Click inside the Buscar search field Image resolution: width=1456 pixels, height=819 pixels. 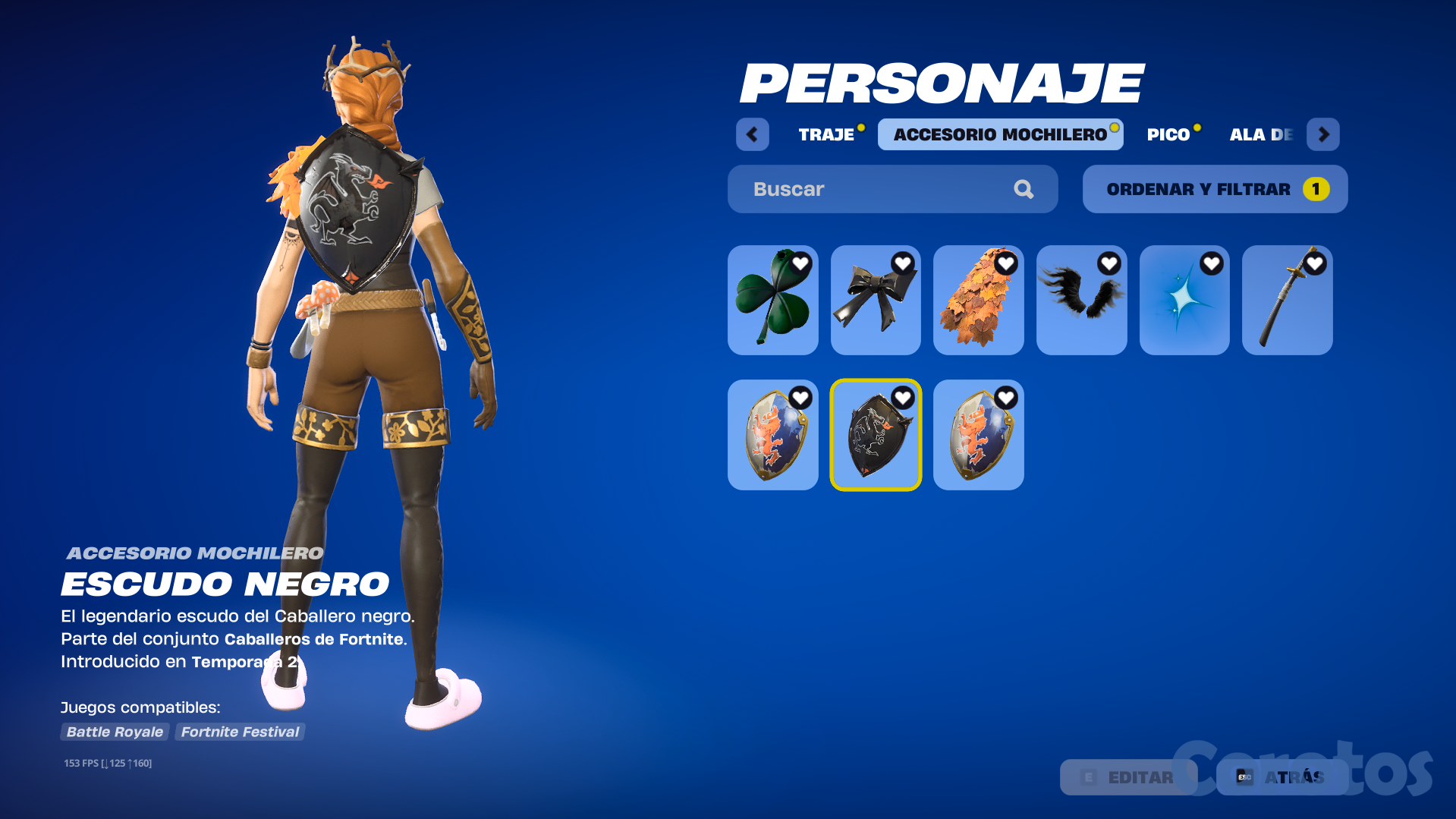850,189
